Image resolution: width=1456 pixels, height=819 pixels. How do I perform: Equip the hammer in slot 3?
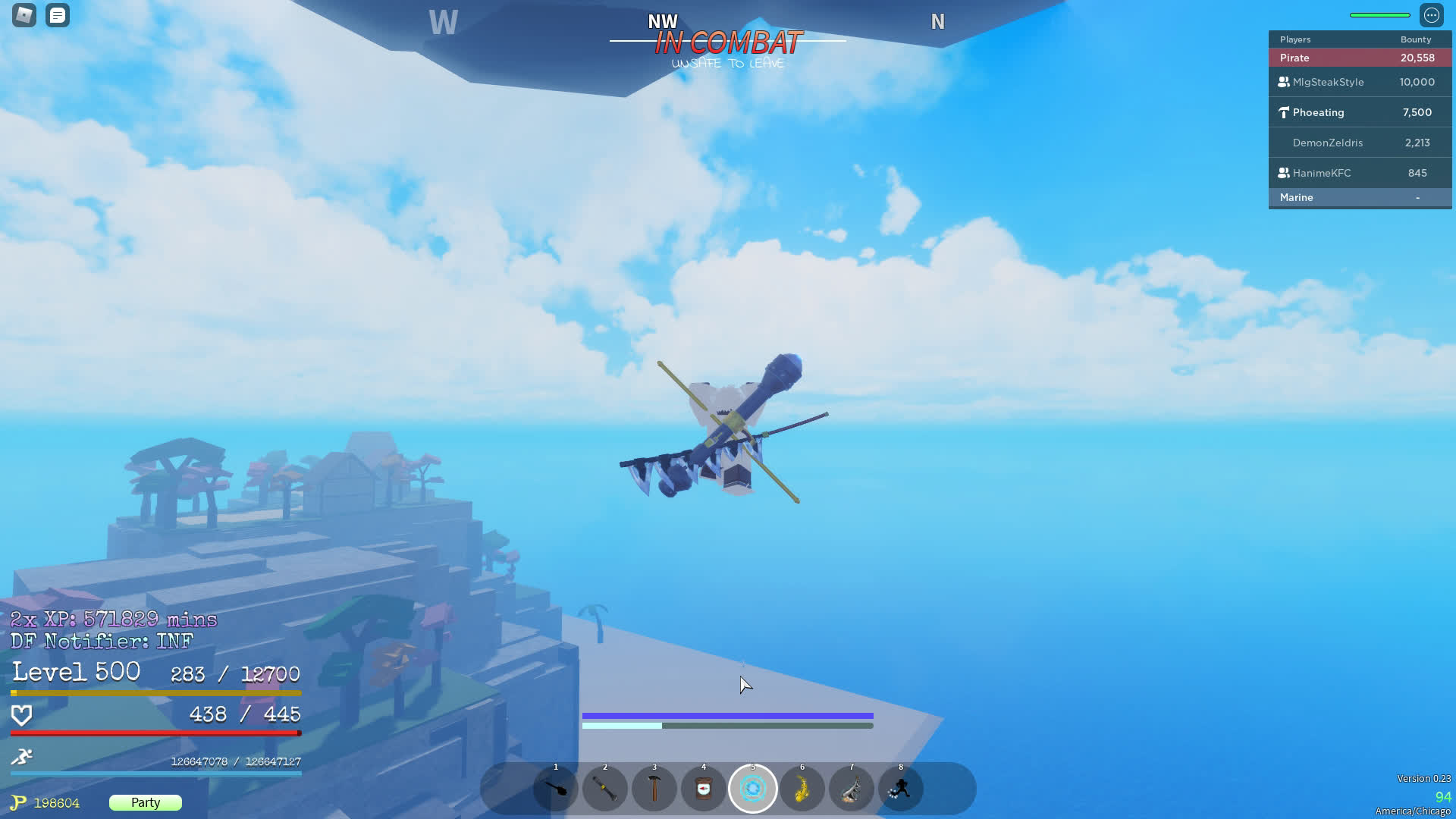(654, 789)
